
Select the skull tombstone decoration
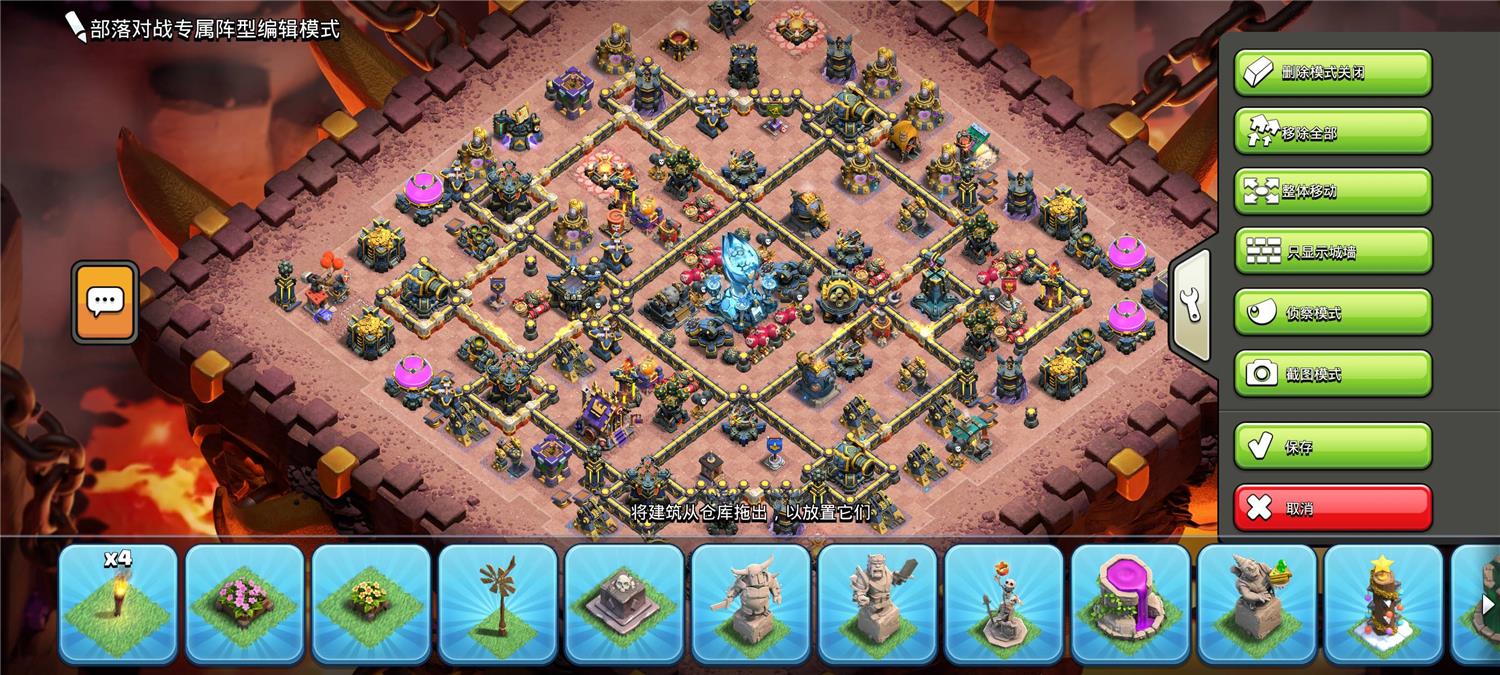[624, 603]
